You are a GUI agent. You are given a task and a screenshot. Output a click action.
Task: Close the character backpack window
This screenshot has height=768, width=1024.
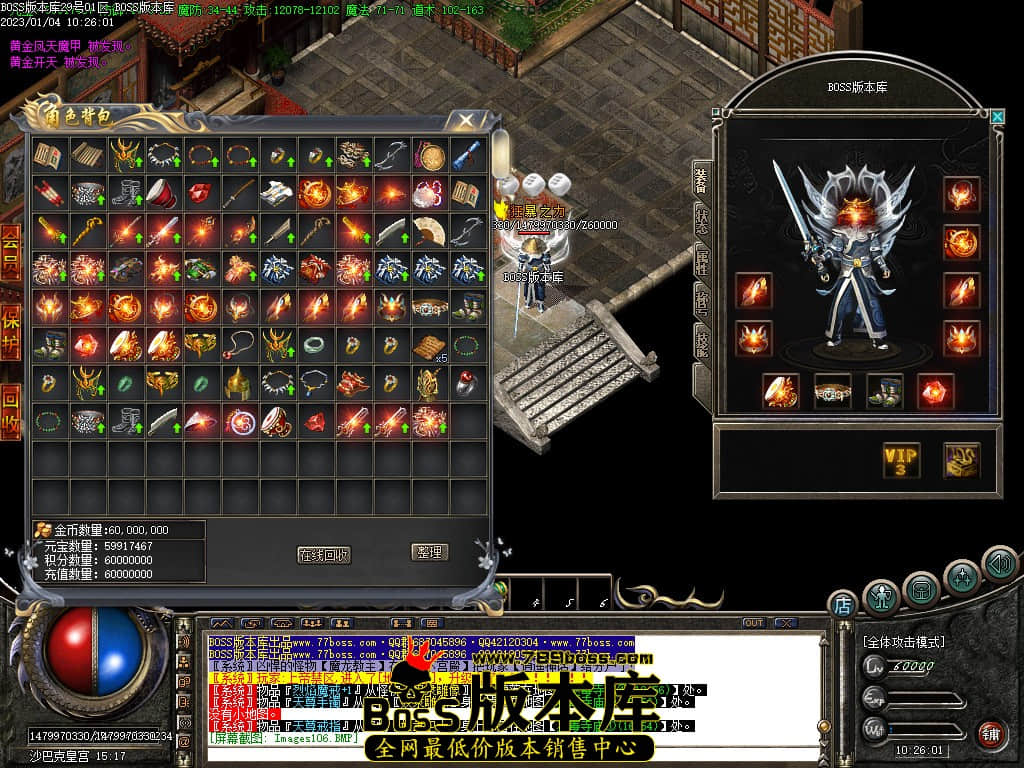[466, 120]
